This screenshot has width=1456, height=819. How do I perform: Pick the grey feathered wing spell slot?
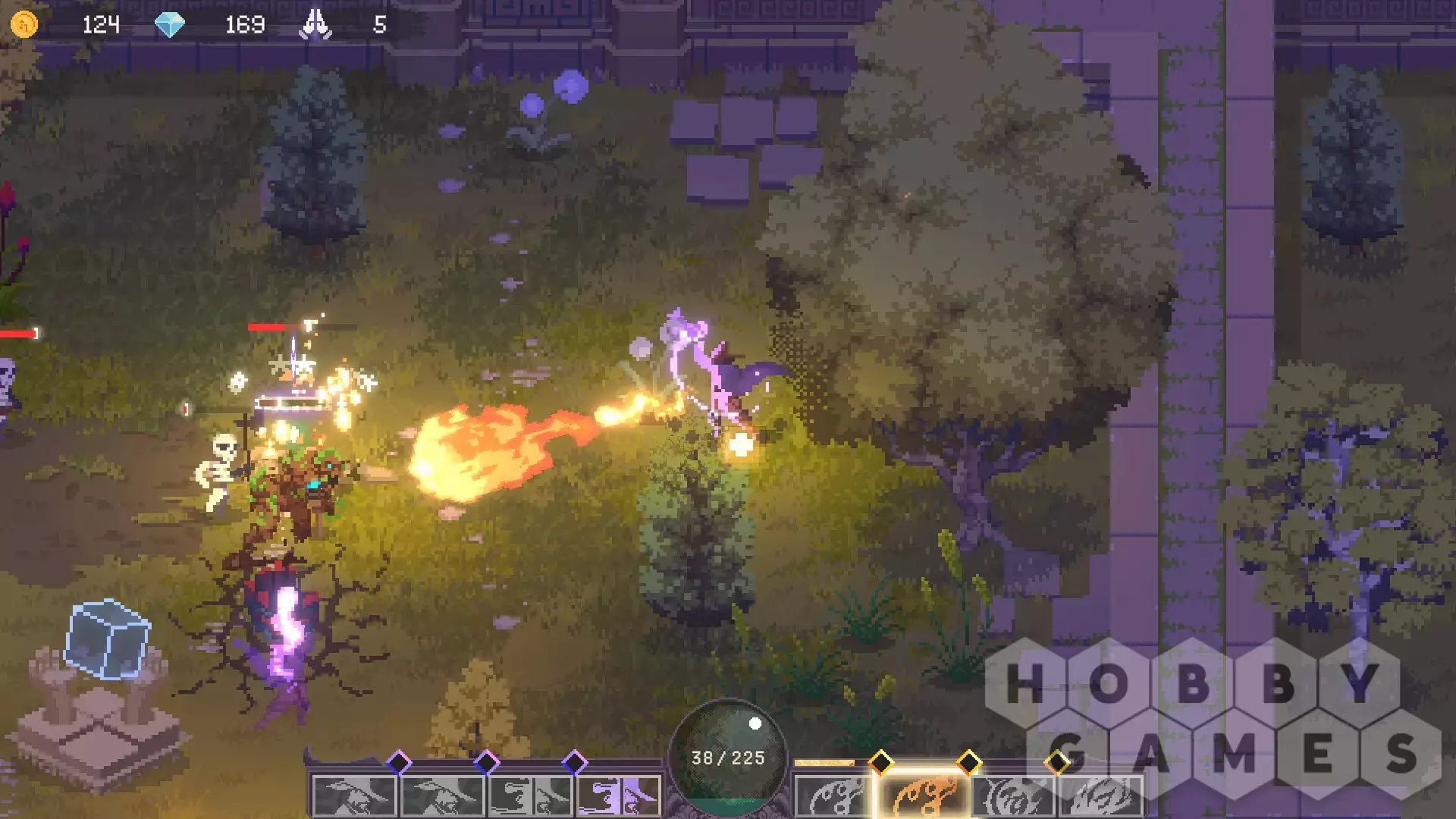1100,796
